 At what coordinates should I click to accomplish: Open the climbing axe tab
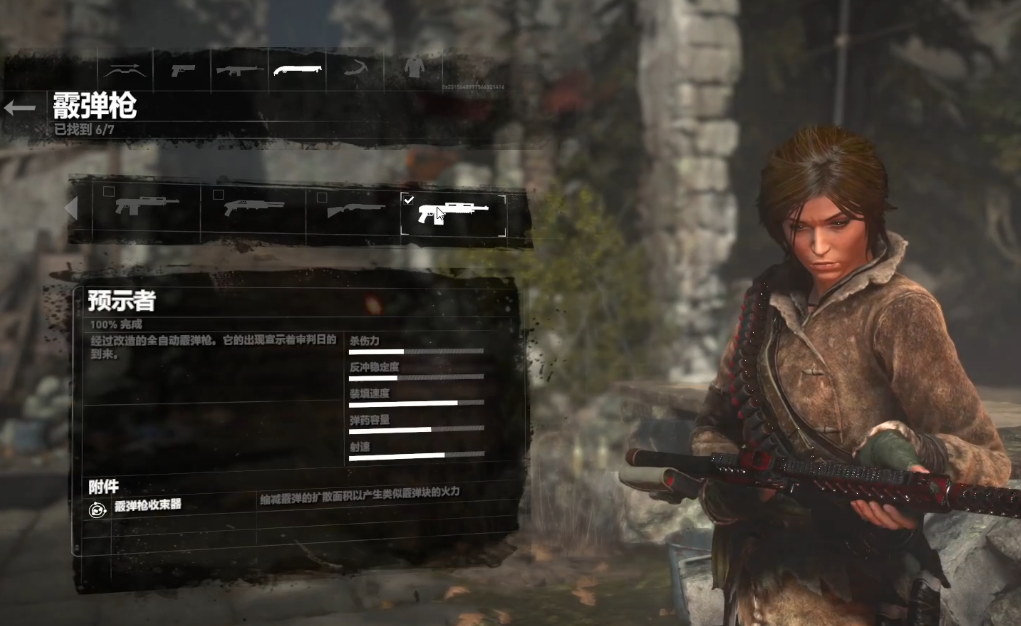tap(357, 71)
